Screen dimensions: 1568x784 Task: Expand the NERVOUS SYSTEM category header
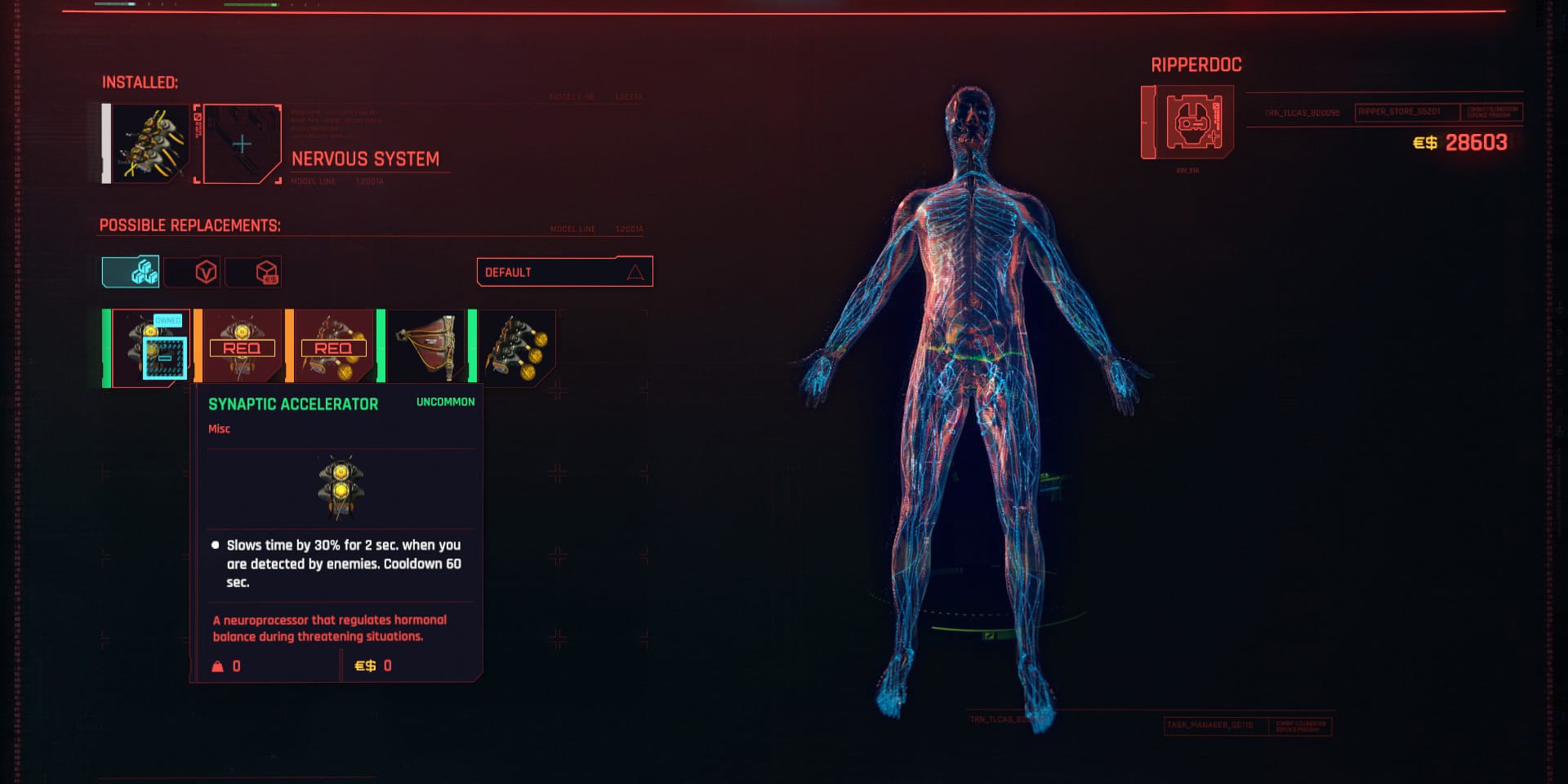pos(367,158)
